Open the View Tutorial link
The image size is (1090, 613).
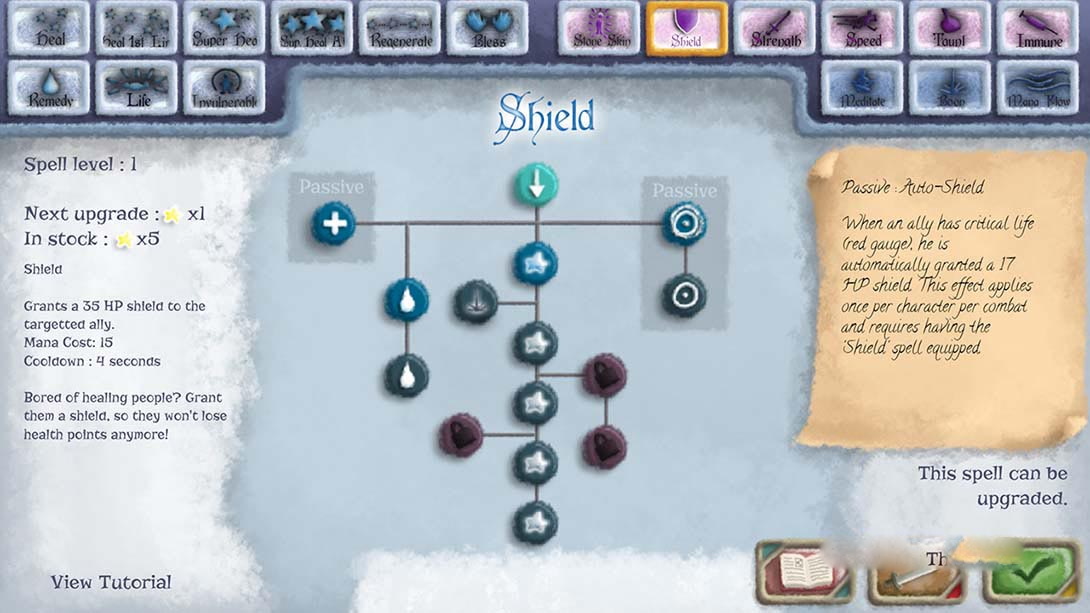coord(111,582)
